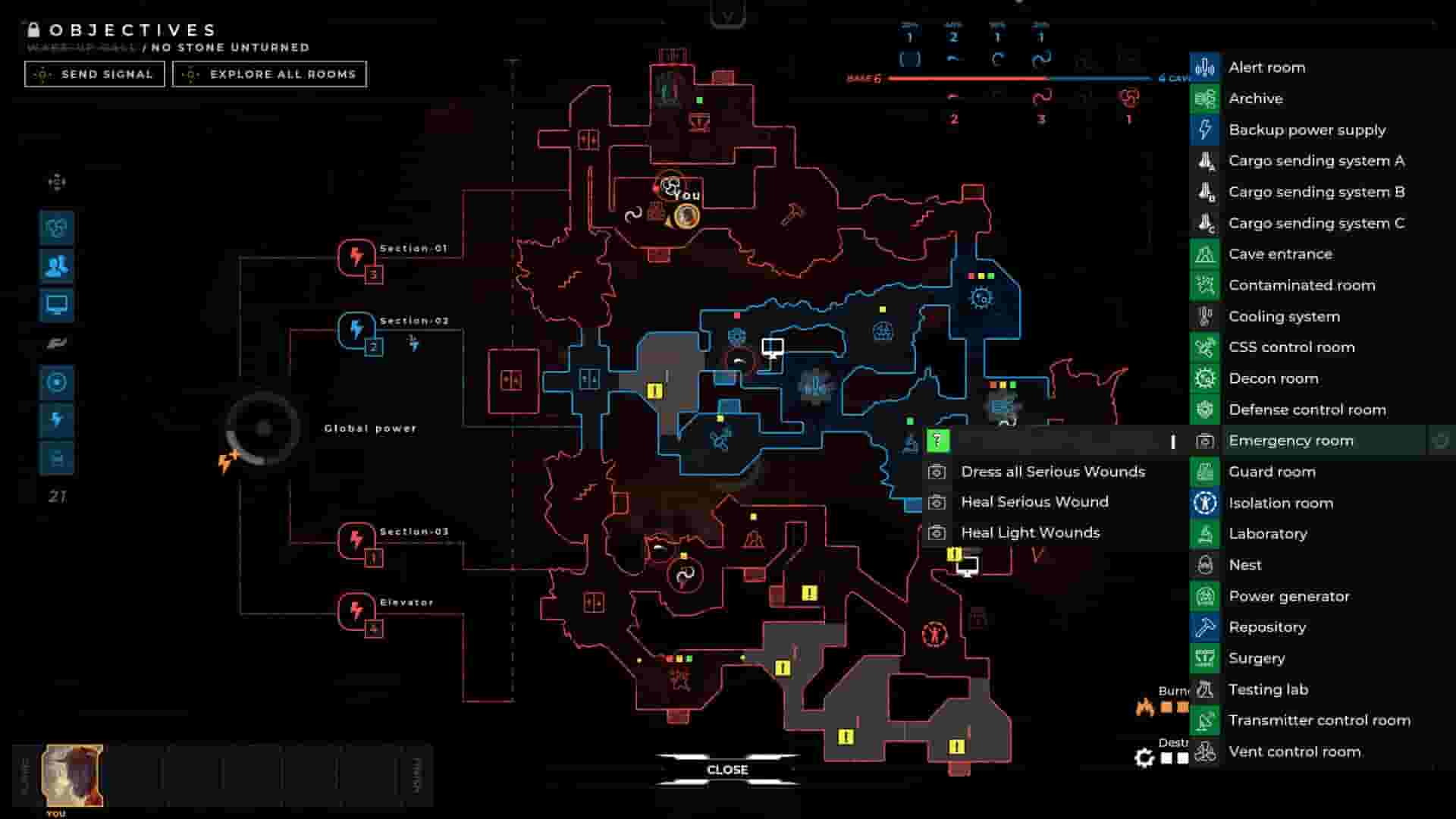The image size is (1456, 819).
Task: Click the camera icon beside Heal Light Wounds
Action: point(938,532)
